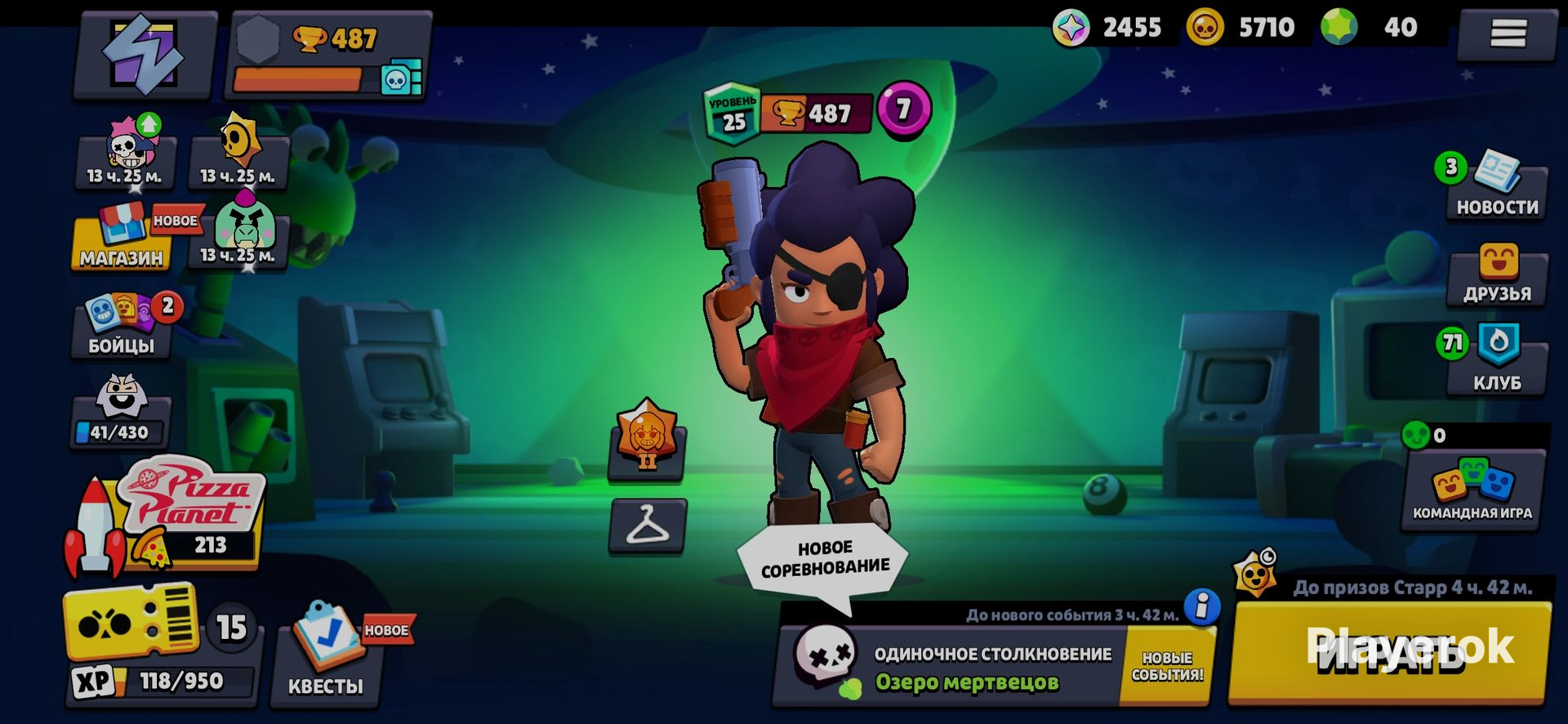Open Командная игра team play

(1472, 489)
